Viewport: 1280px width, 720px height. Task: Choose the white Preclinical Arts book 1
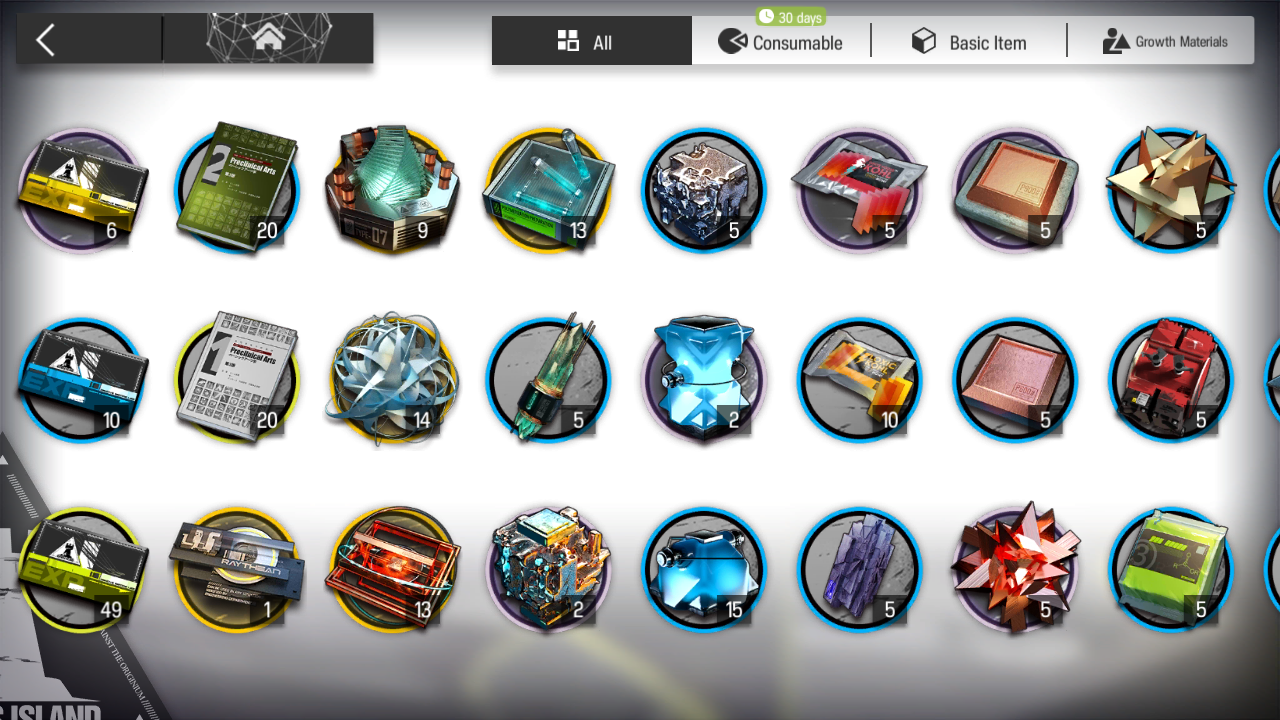[x=237, y=380]
